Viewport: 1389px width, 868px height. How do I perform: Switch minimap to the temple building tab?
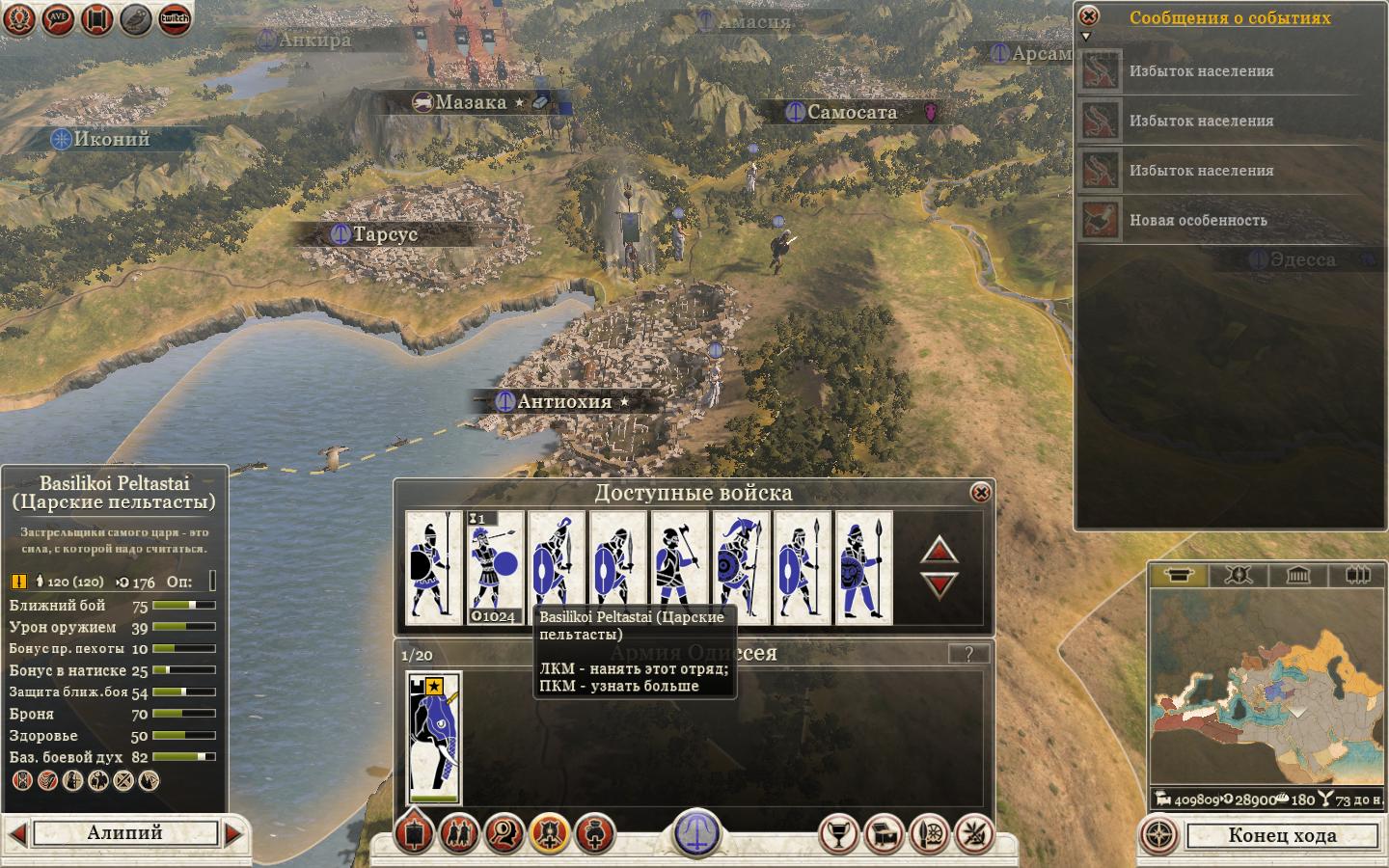(1297, 576)
